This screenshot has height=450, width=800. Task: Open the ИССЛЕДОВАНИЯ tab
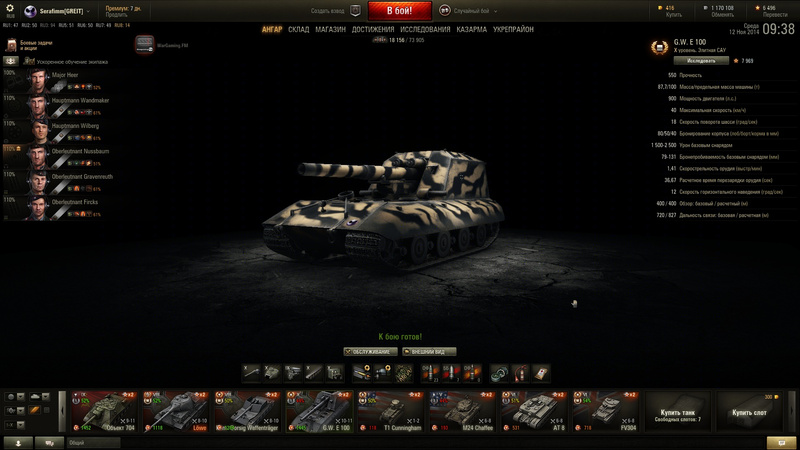click(x=426, y=30)
